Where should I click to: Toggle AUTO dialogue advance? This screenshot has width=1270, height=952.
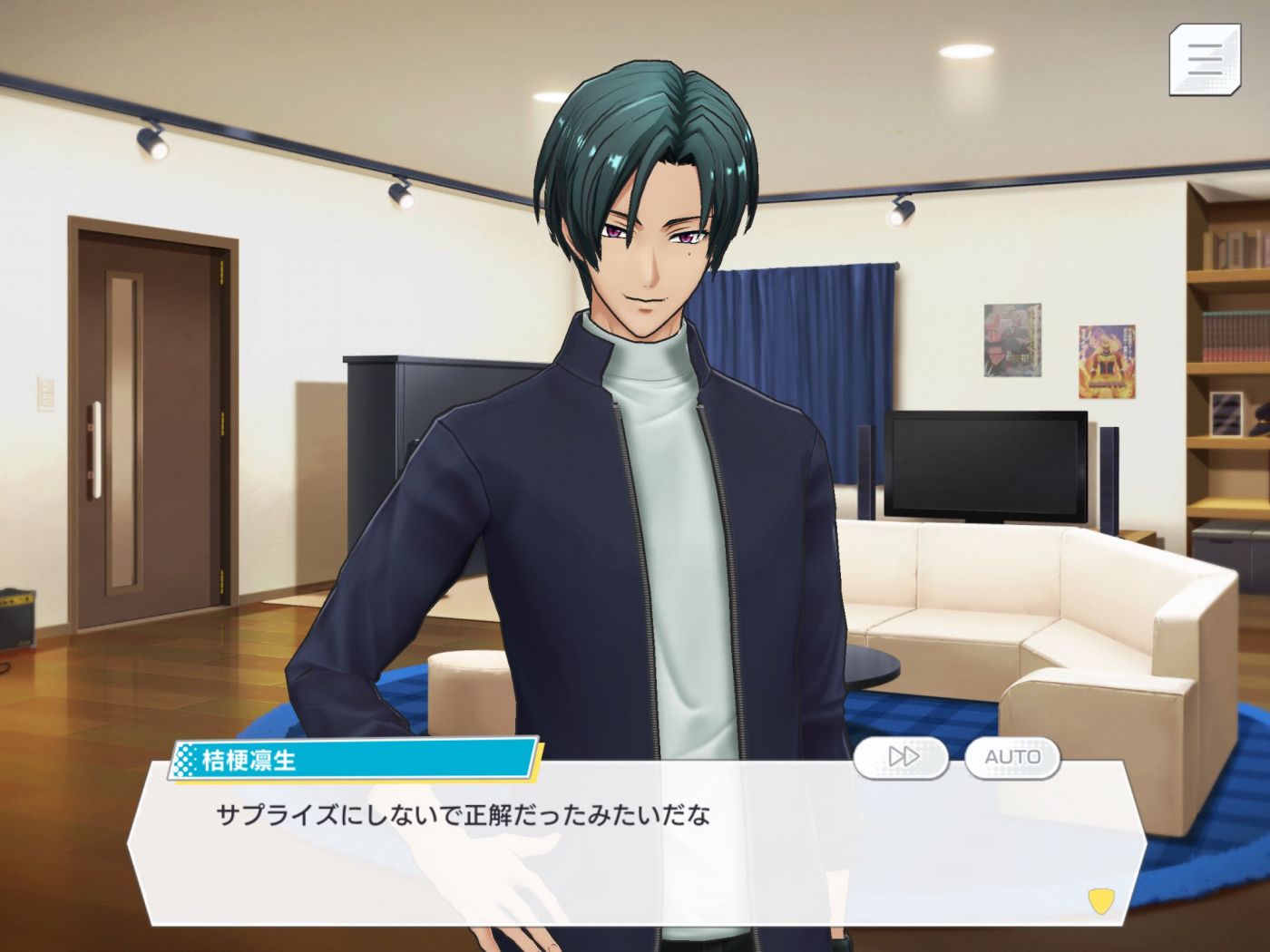[x=1011, y=757]
